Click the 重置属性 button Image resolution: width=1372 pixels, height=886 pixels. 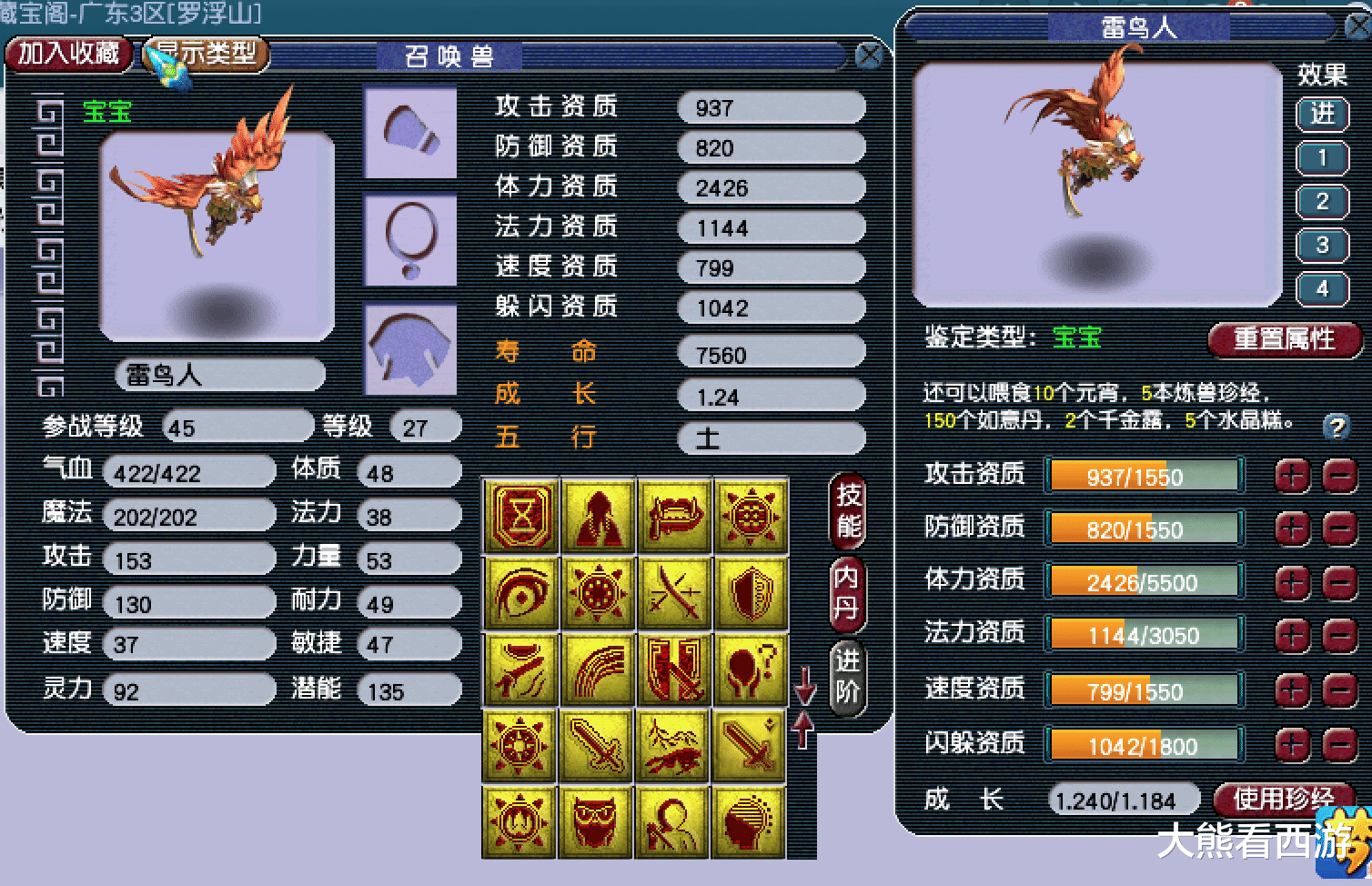pyautogui.click(x=1285, y=339)
